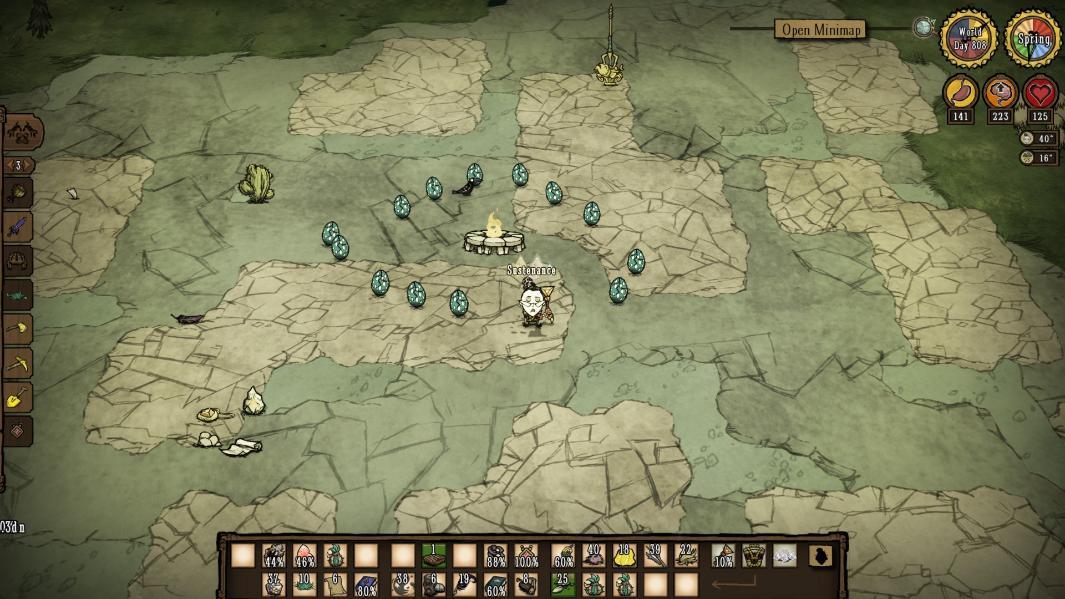
Task: Open the crafting menu tab
Action: point(22,131)
